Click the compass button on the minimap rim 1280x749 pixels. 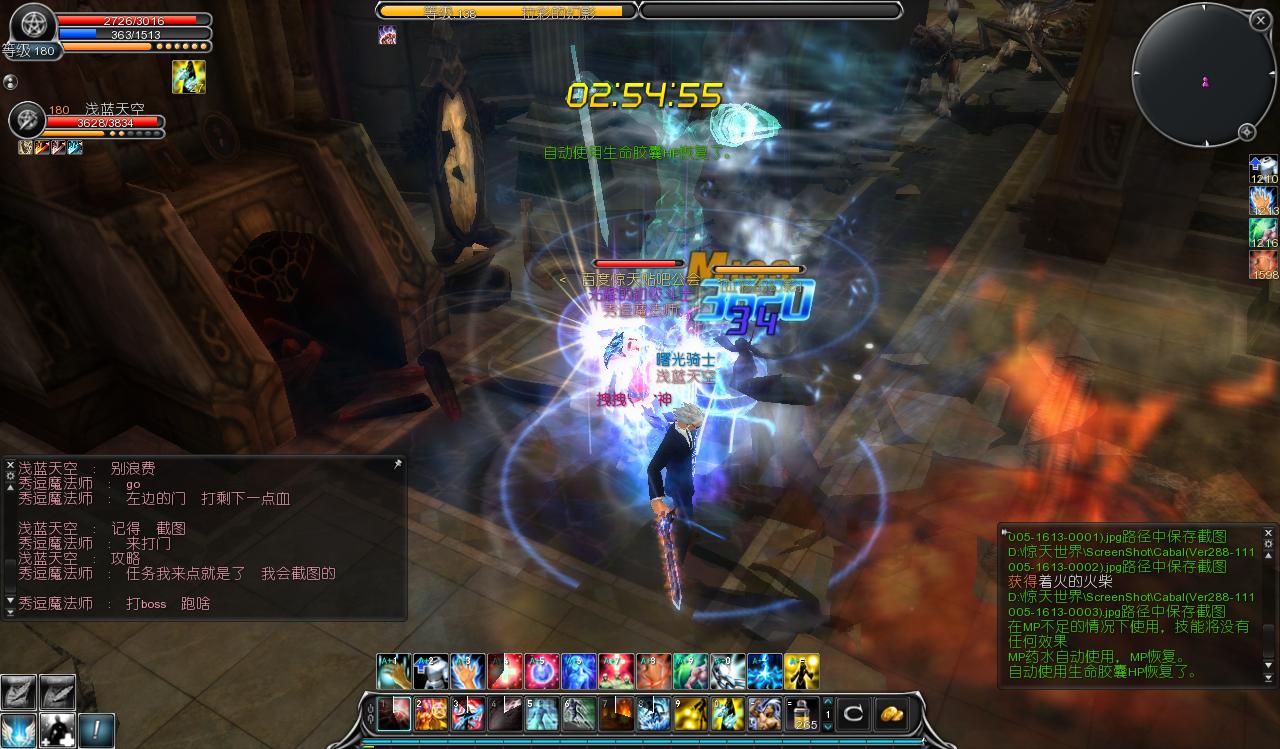(1247, 132)
